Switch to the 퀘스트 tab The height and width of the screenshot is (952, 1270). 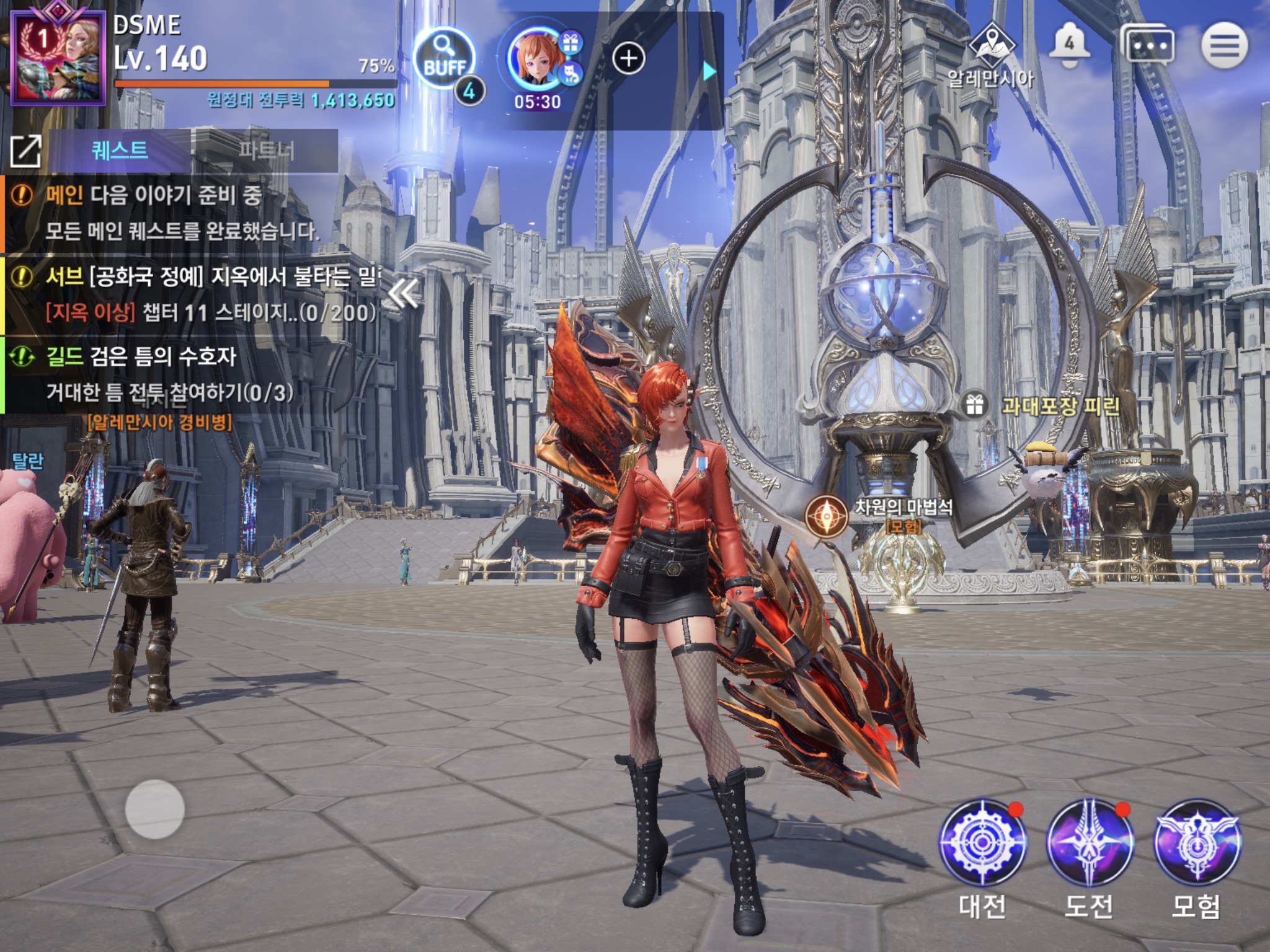click(120, 151)
